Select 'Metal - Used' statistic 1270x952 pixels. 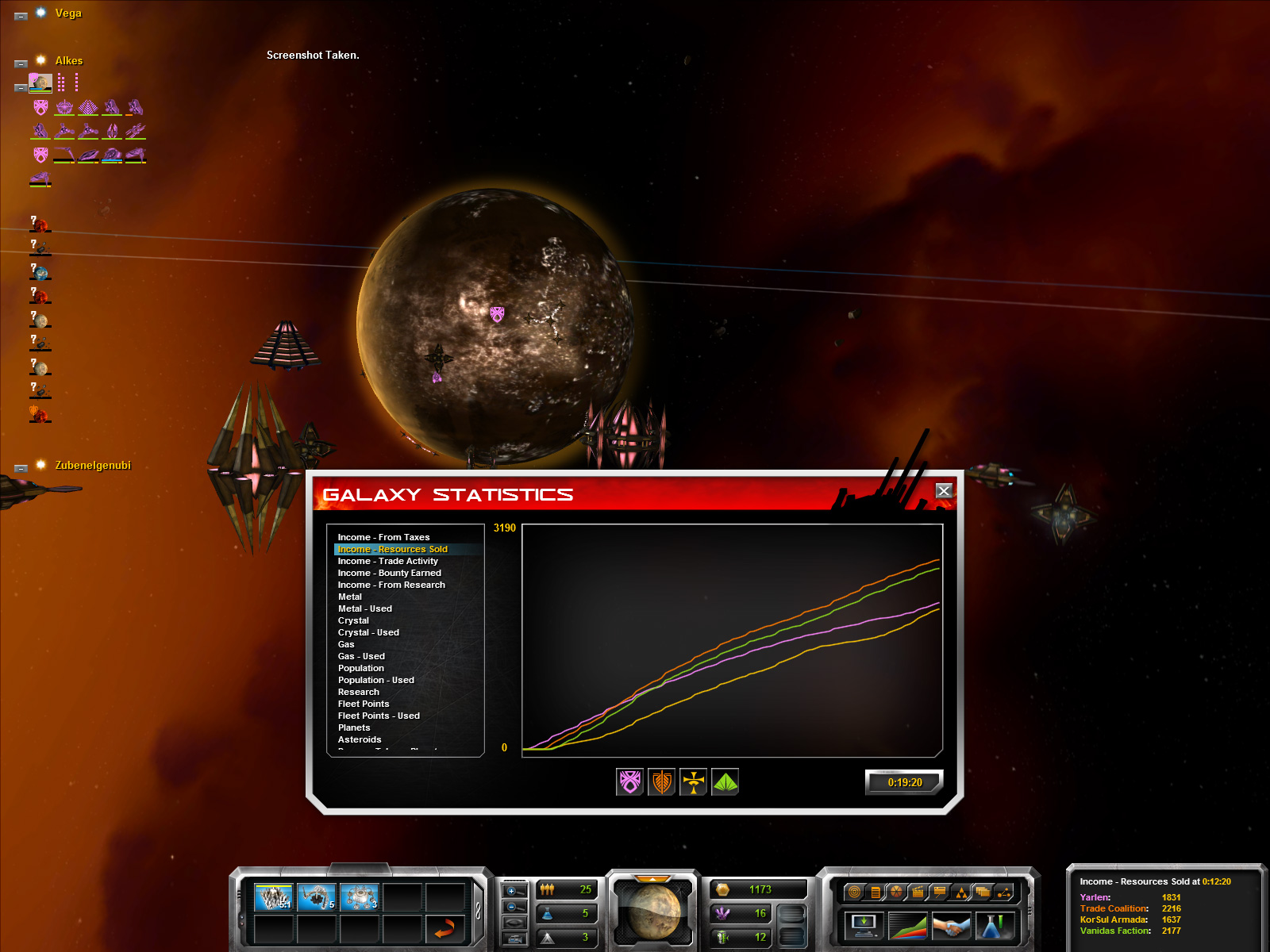click(364, 608)
